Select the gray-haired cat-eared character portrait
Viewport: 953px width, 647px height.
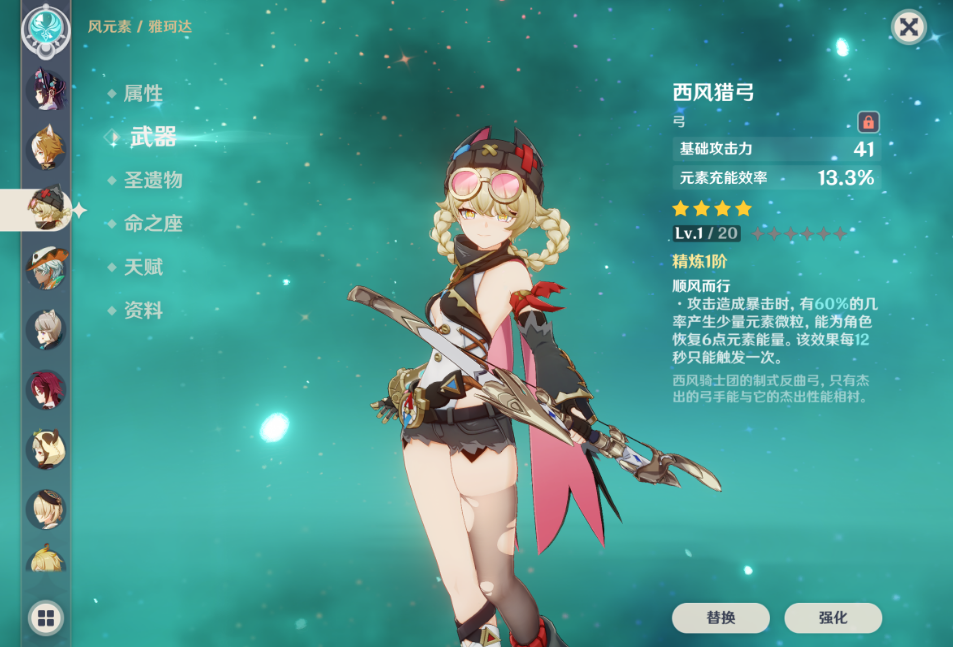pyautogui.click(x=45, y=329)
